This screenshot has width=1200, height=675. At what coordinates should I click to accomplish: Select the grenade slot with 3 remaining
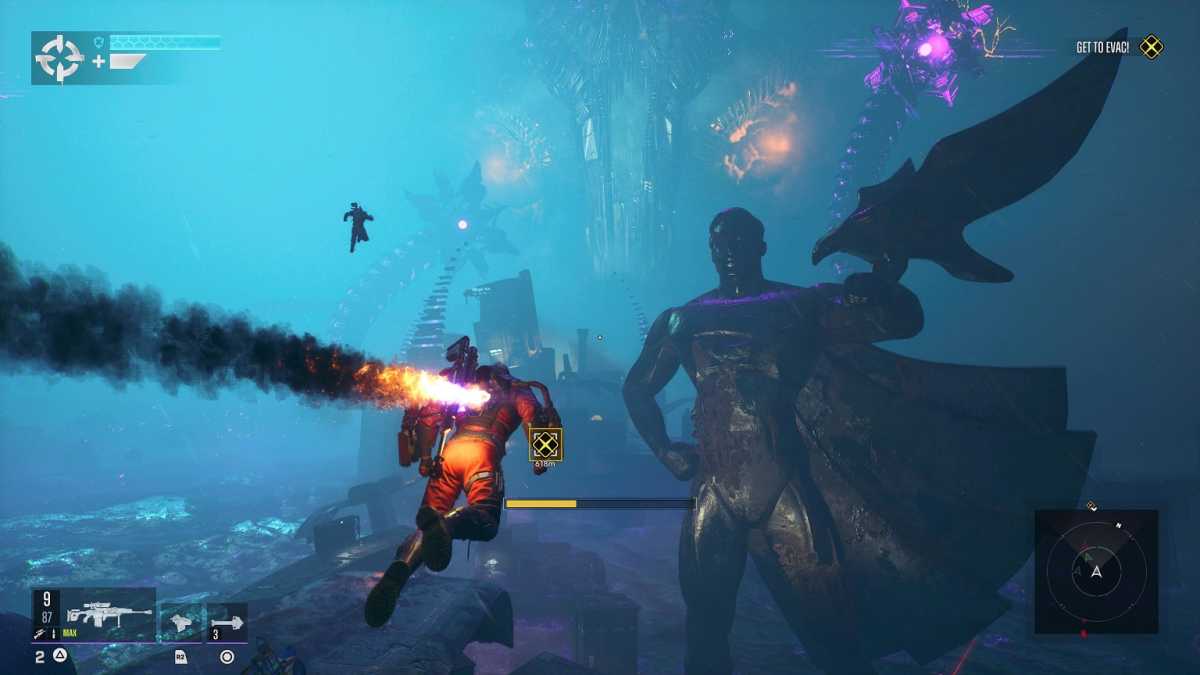pos(227,622)
